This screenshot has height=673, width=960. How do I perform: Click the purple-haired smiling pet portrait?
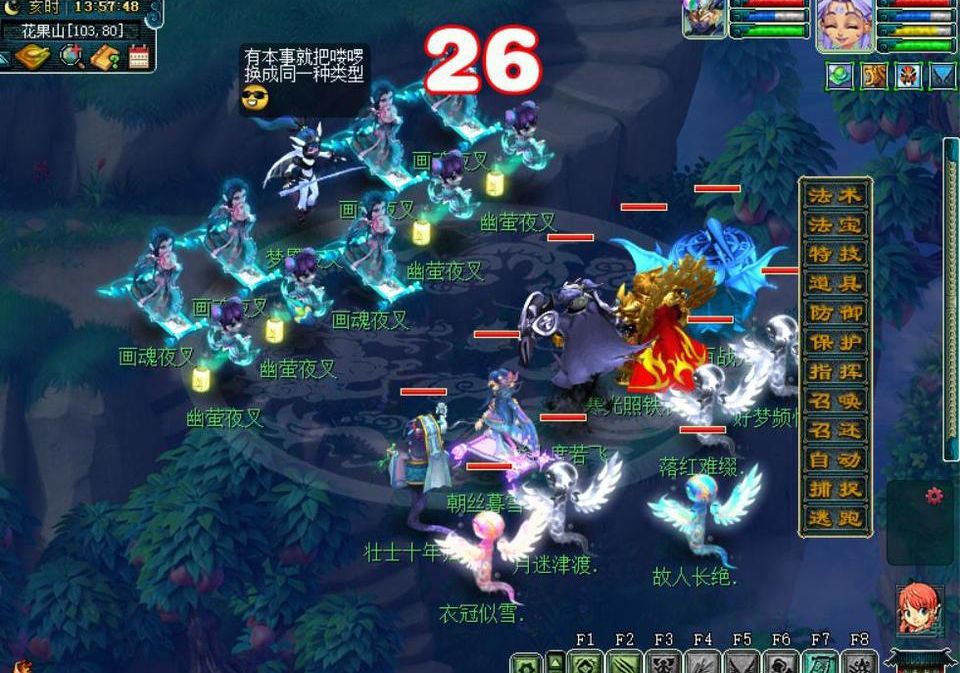tap(845, 22)
